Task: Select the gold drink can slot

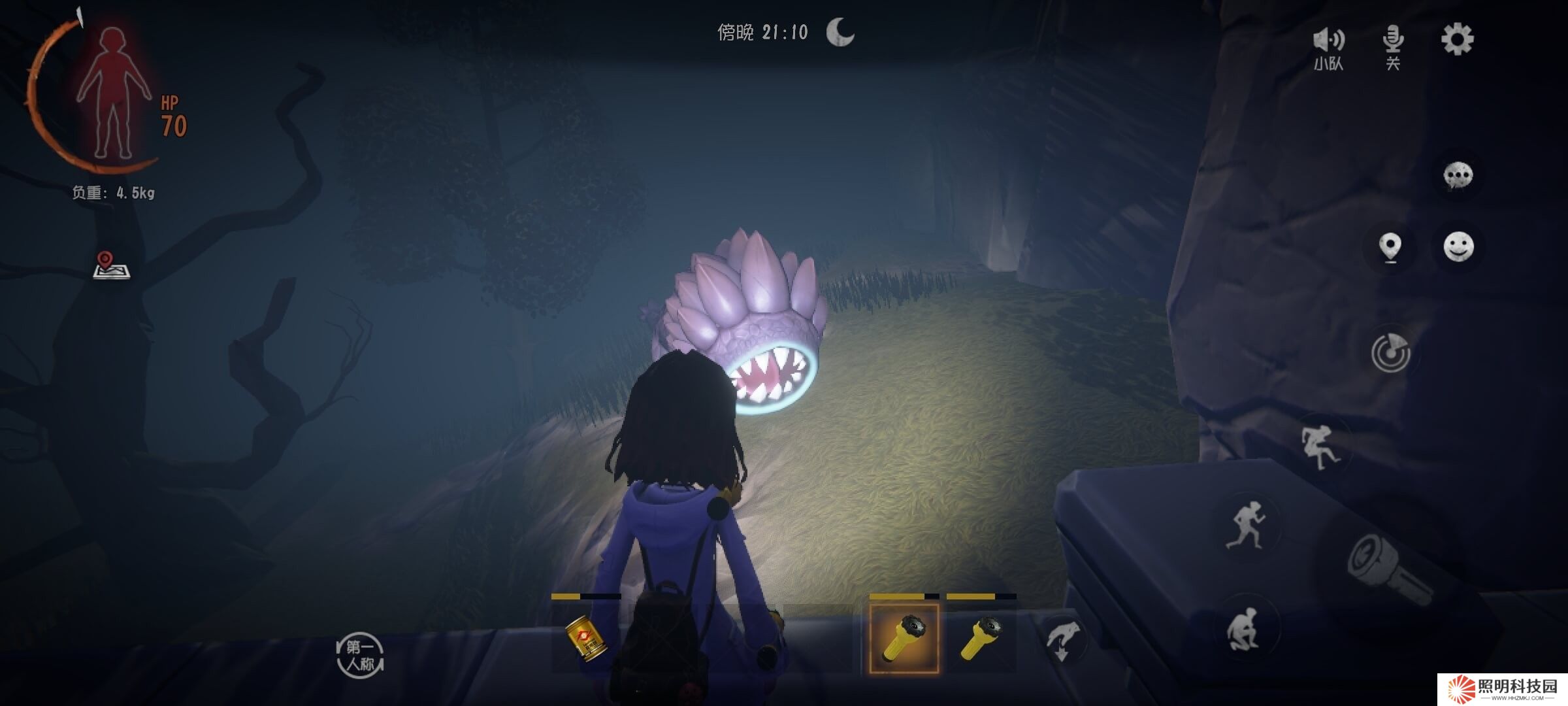Action: point(586,639)
